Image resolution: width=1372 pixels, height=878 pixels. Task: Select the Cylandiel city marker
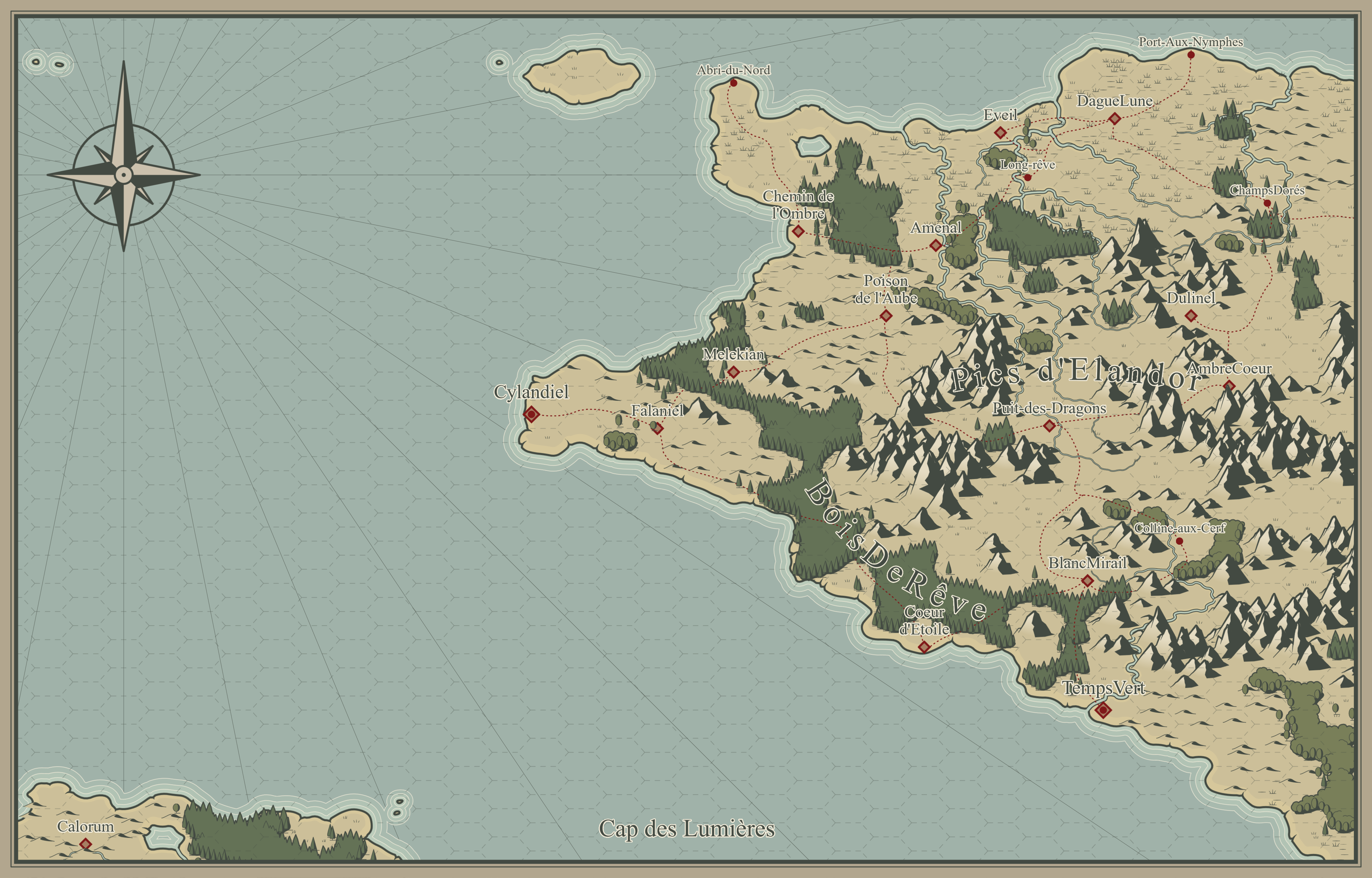click(x=531, y=414)
